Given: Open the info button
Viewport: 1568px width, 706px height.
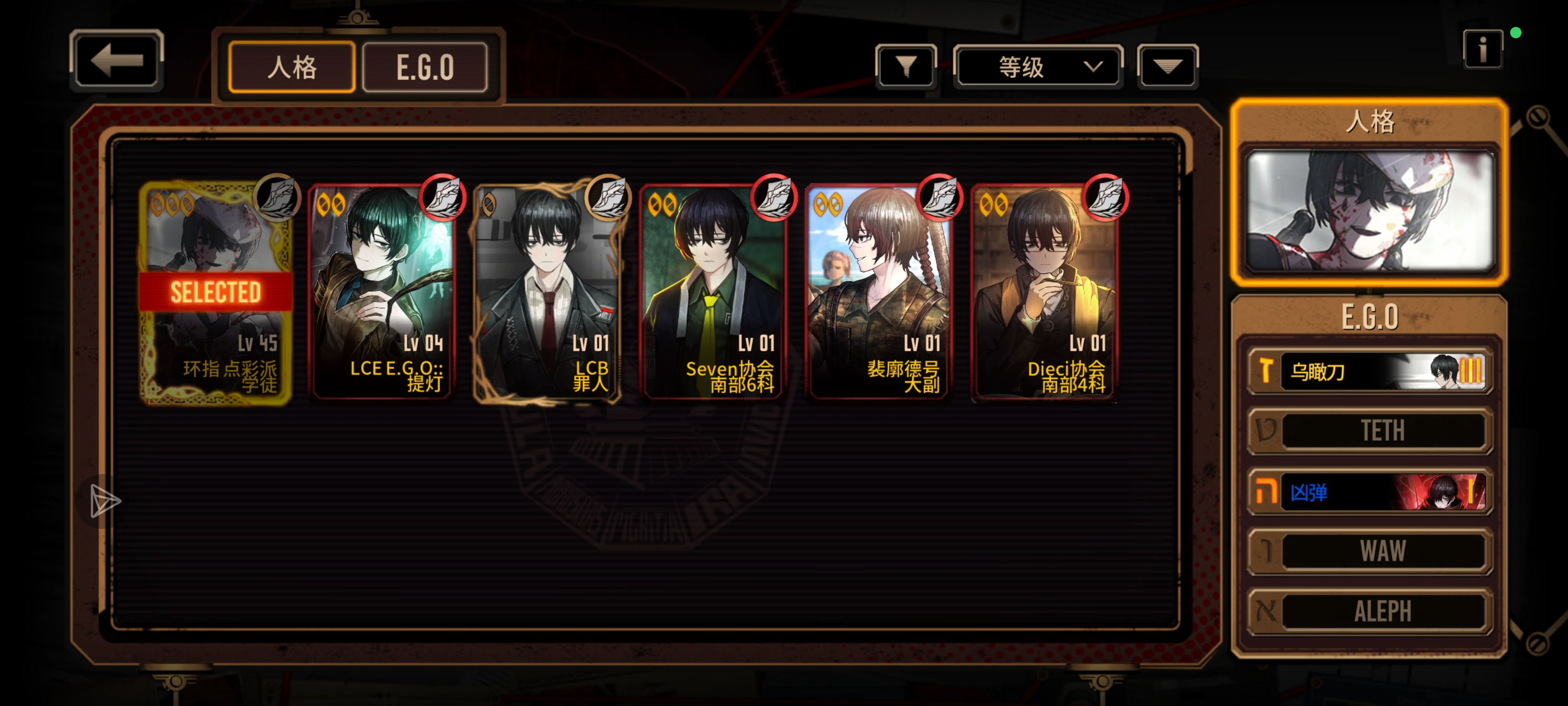Looking at the screenshot, I should (x=1482, y=50).
